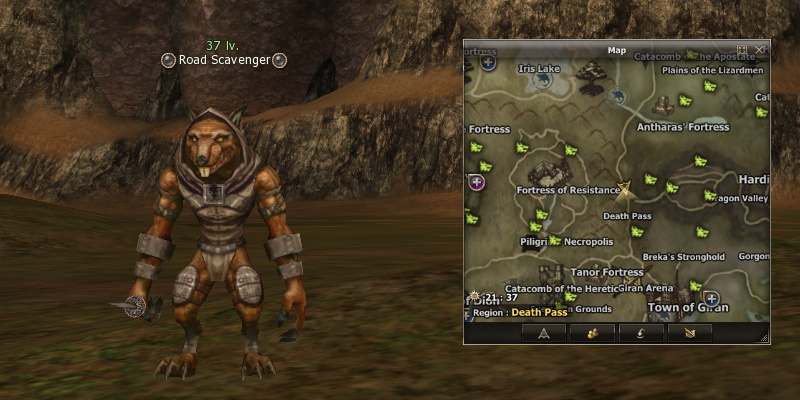This screenshot has height=400, width=800.
Task: Target the Road Scavenger name plate
Action: click(x=224, y=60)
